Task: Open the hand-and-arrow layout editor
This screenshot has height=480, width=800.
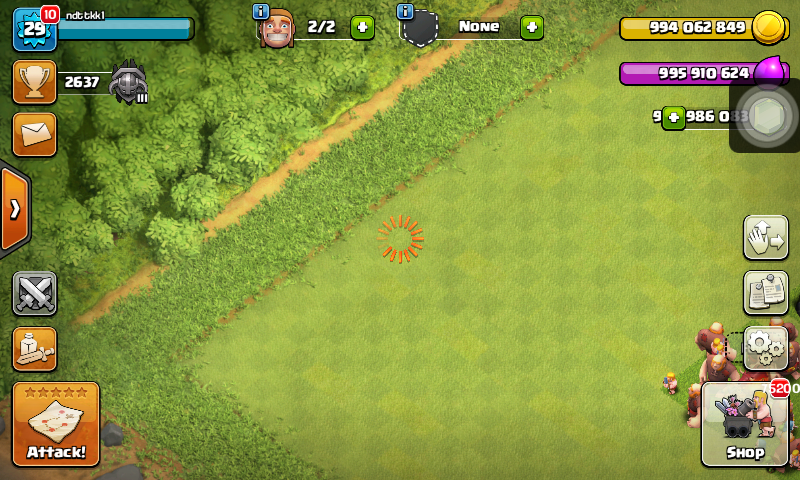Action: pos(766,237)
